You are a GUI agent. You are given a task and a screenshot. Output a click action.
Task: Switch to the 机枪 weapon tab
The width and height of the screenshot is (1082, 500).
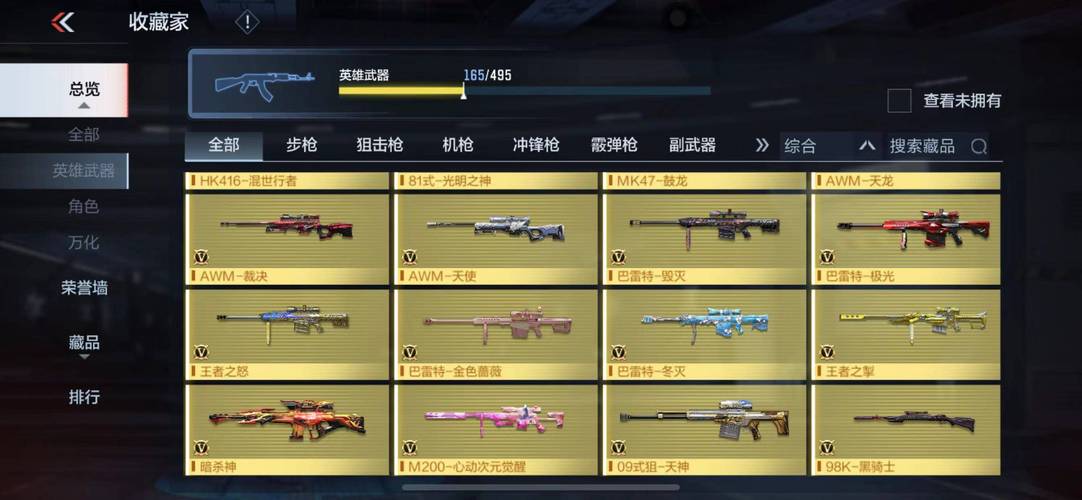point(458,145)
